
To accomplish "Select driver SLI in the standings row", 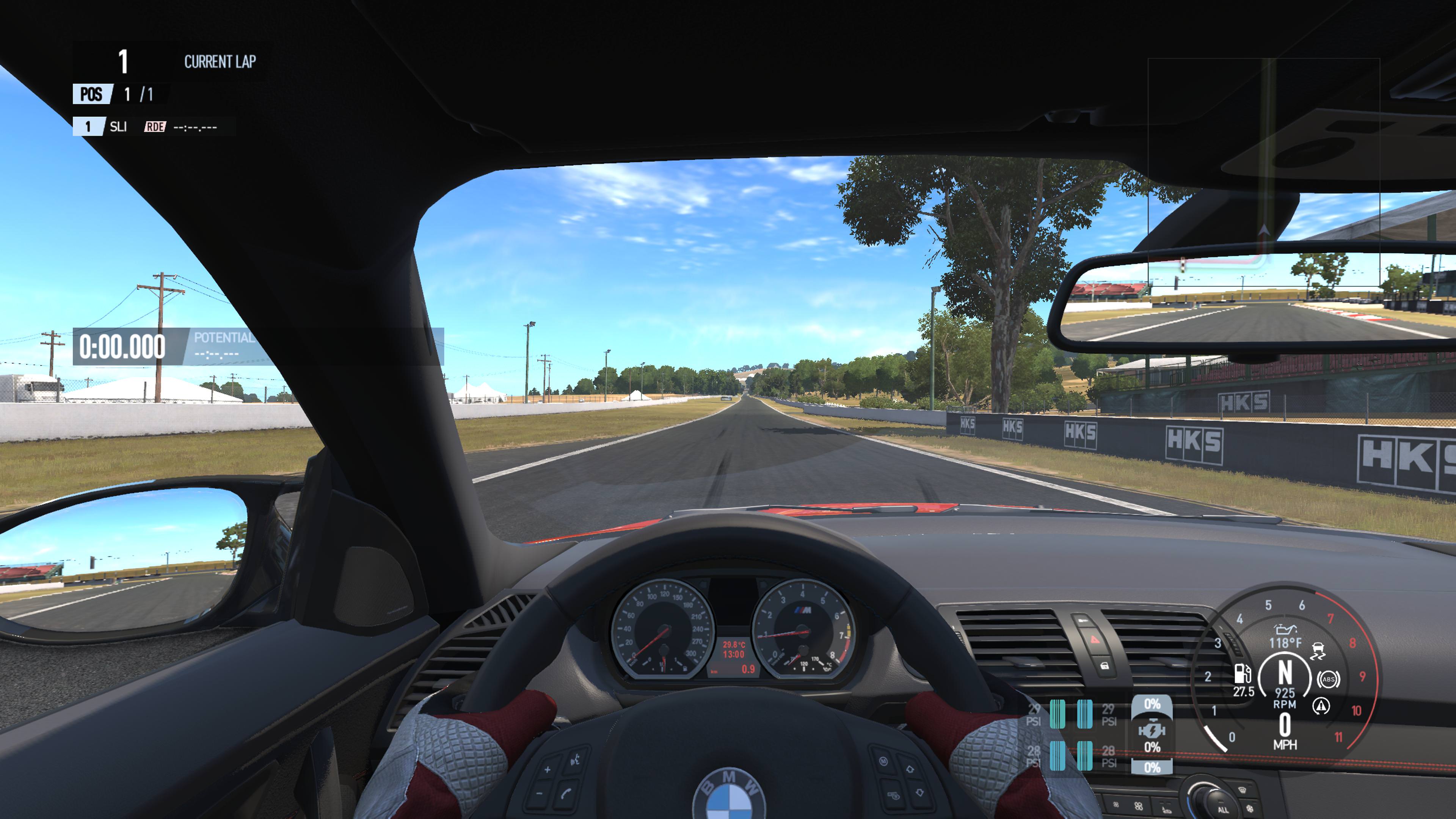I will pos(118,127).
